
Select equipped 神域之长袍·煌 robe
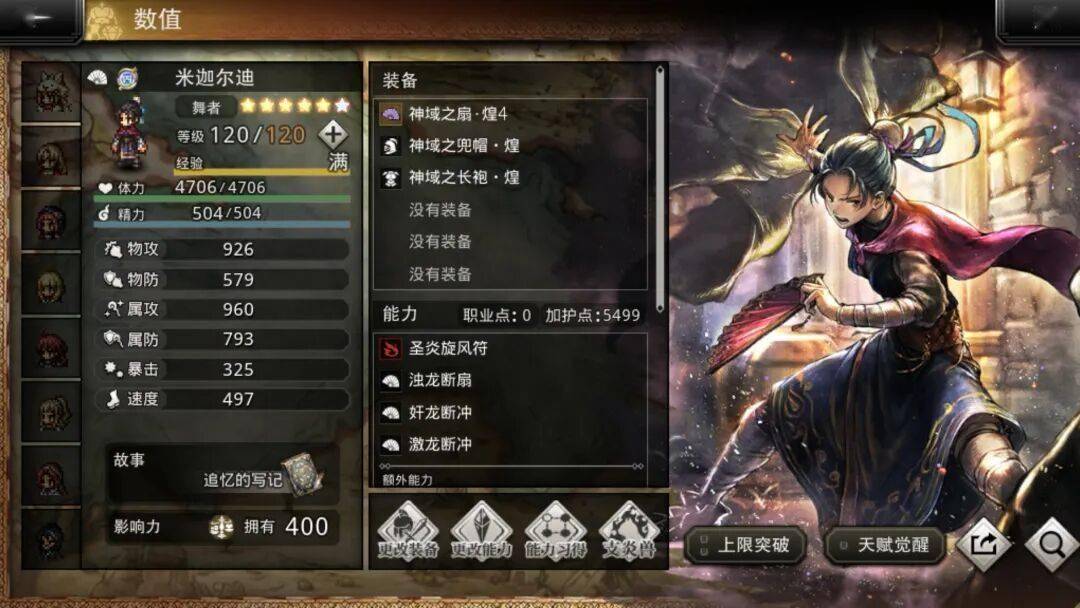[x=510, y=178]
